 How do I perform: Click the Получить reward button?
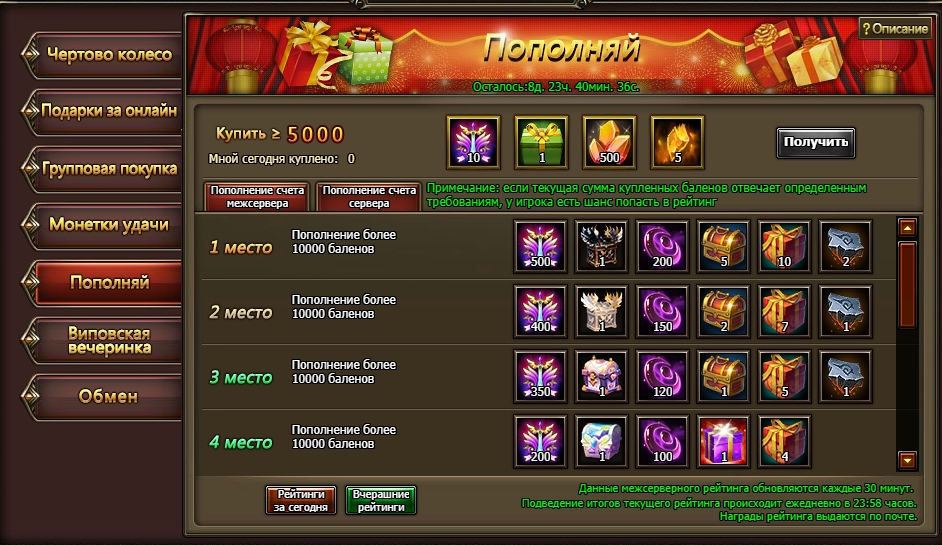tap(816, 142)
